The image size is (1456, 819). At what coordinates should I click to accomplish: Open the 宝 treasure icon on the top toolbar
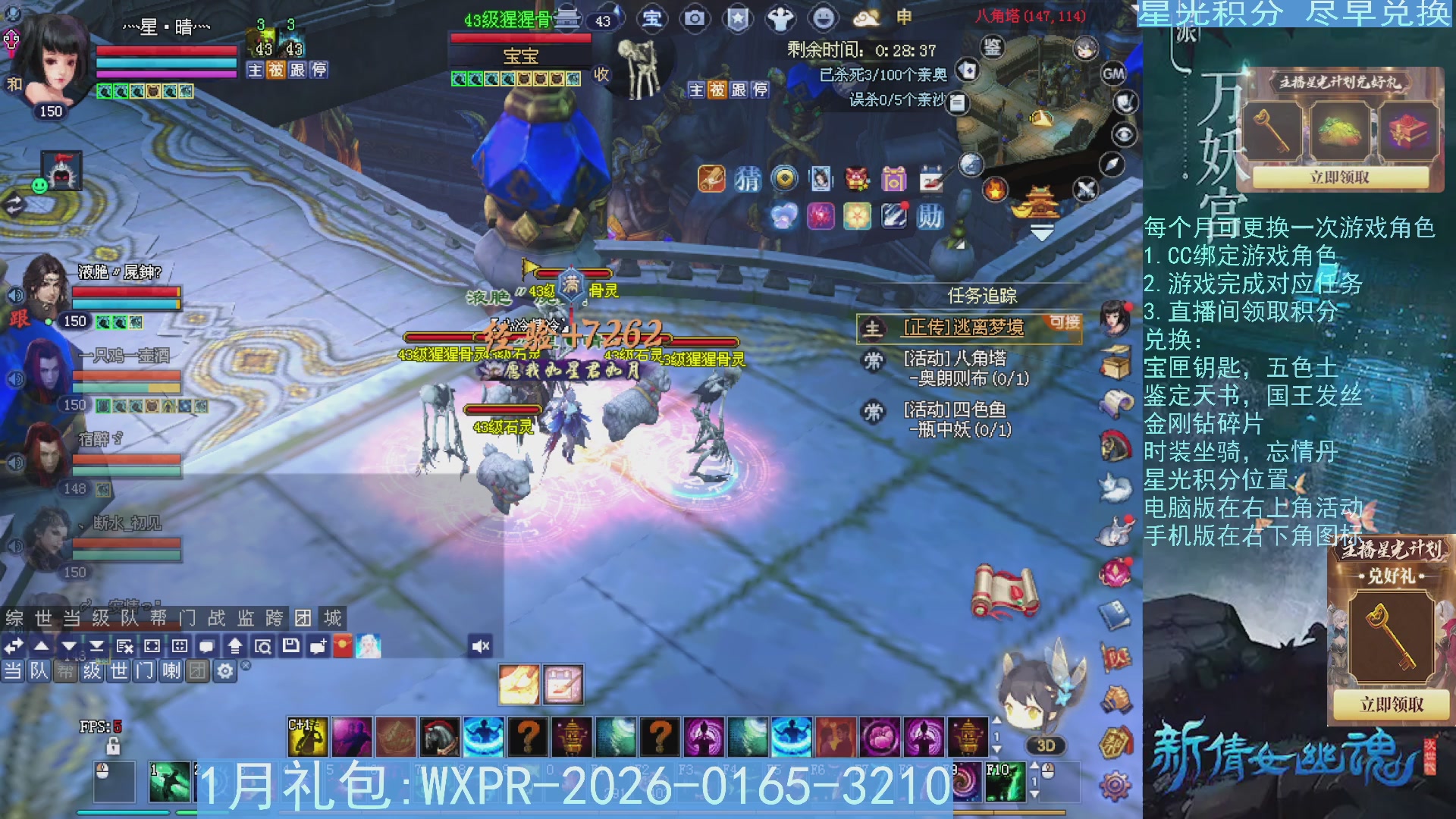654,20
